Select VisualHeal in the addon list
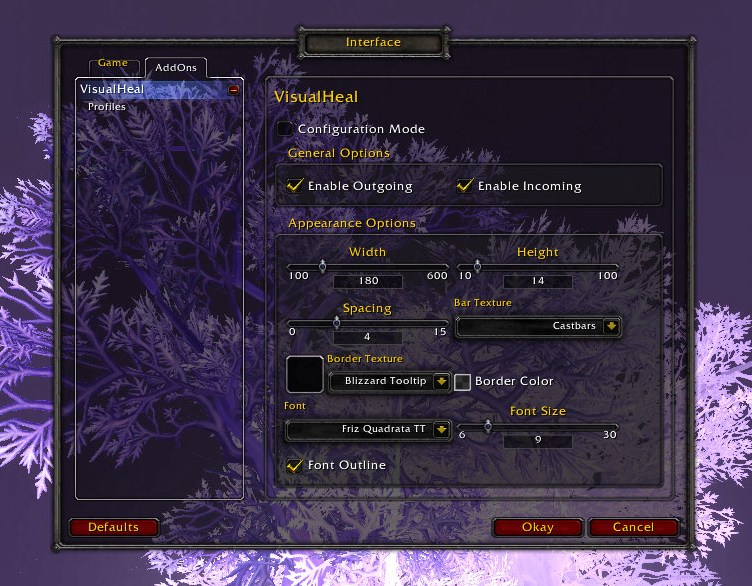752x586 pixels. point(112,89)
